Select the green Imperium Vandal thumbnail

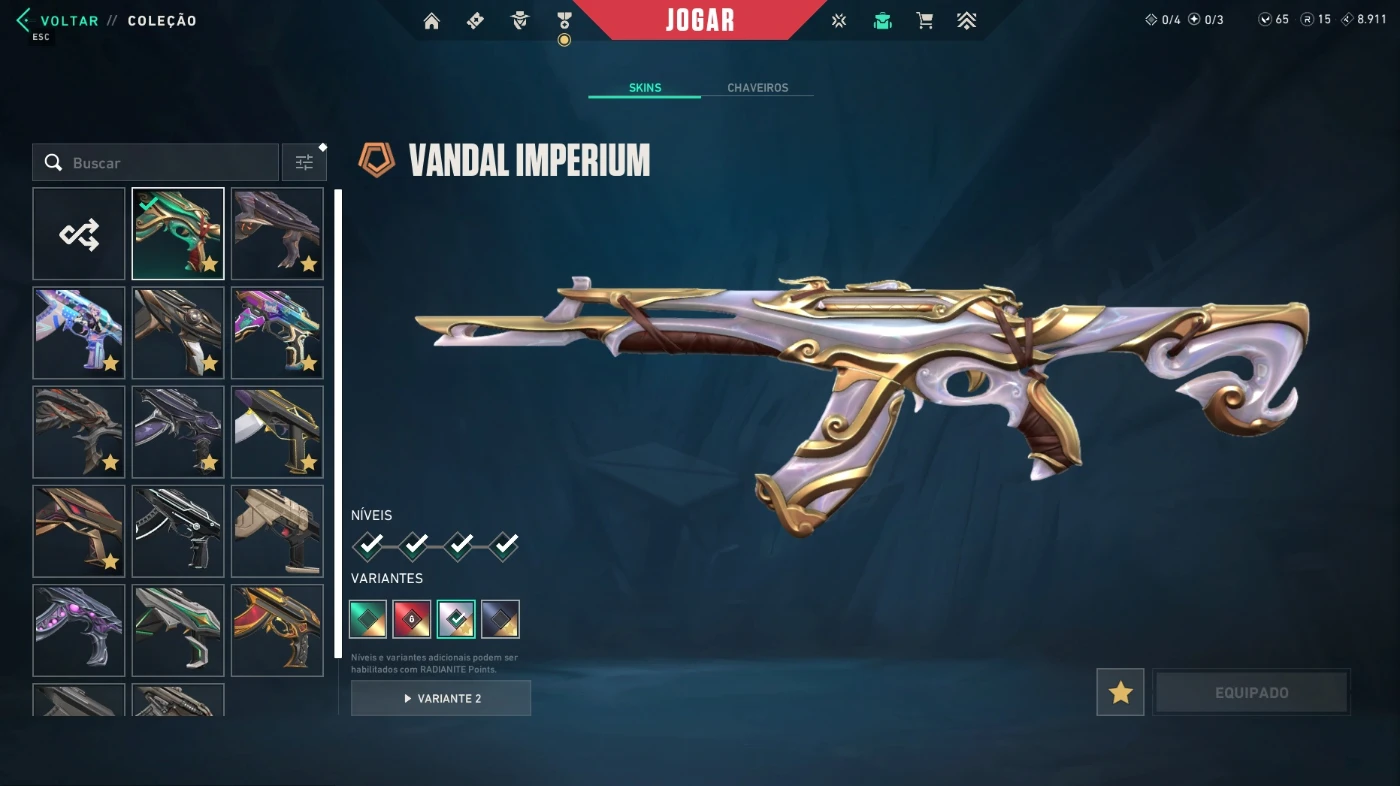178,234
